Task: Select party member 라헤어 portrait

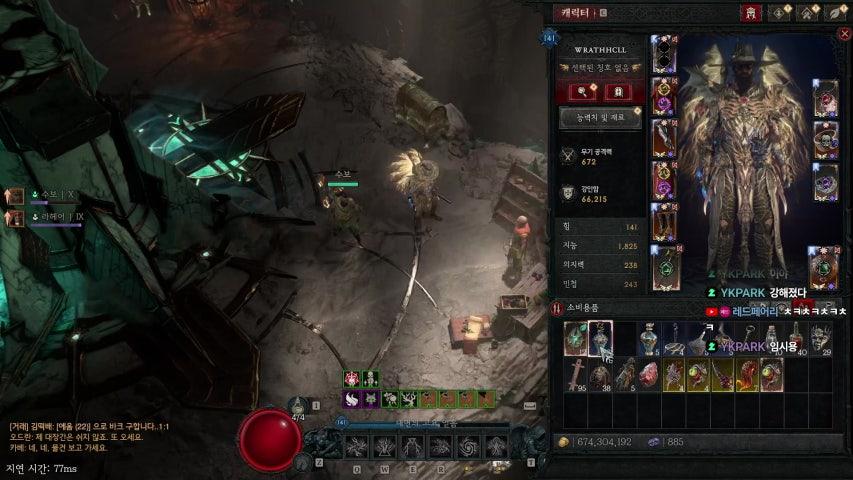Action: pyautogui.click(x=15, y=217)
